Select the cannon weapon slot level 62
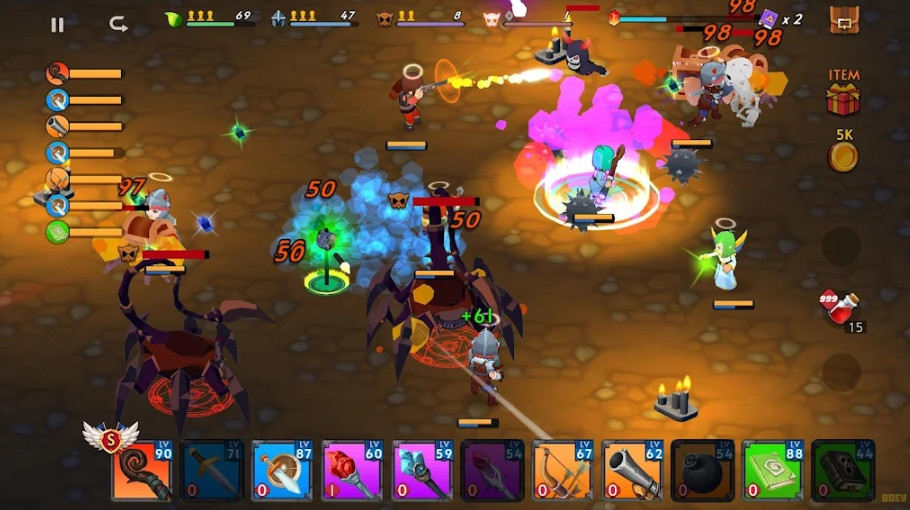910x510 pixels. click(632, 470)
